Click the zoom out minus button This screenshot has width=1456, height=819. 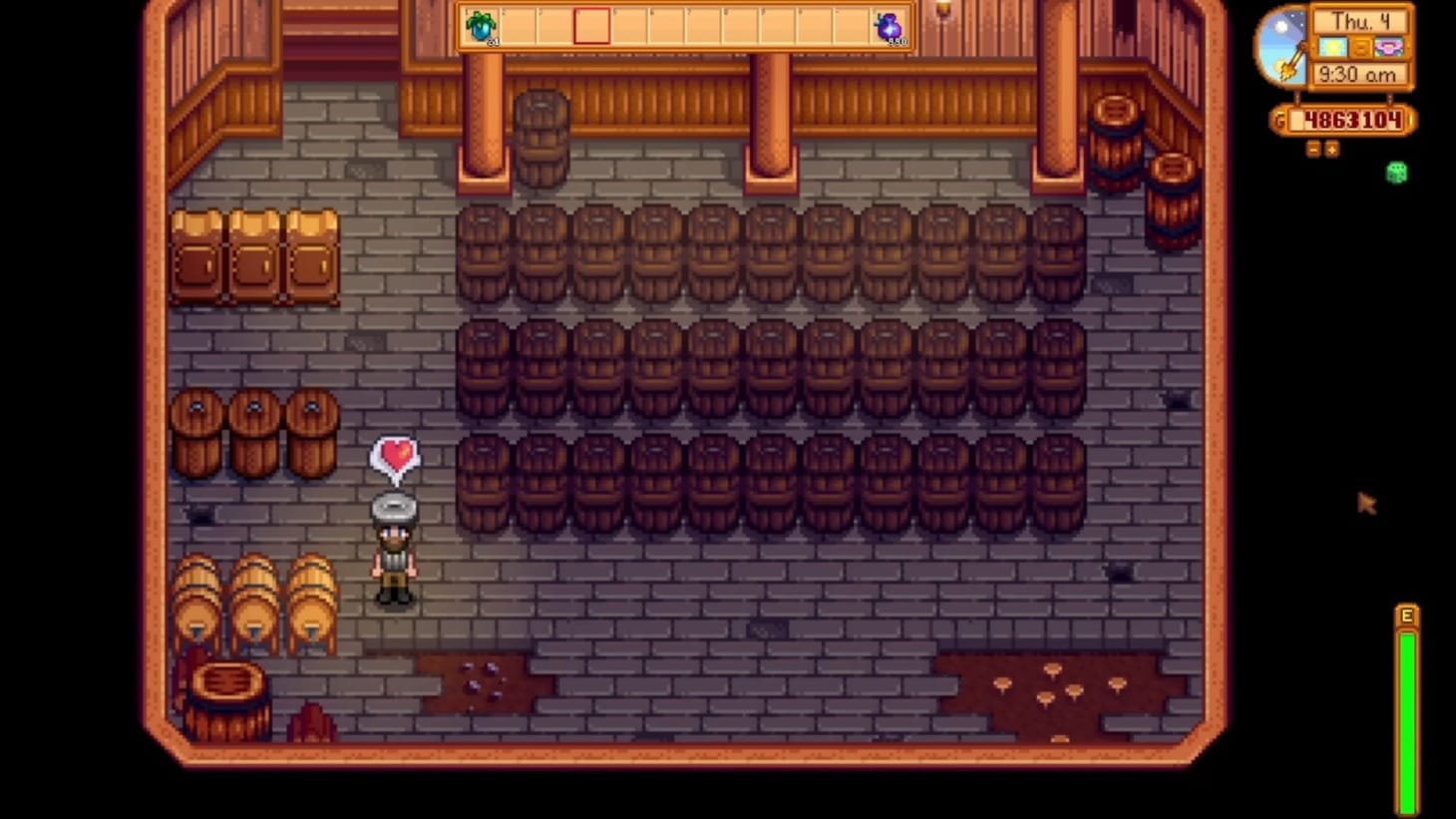click(x=1314, y=150)
